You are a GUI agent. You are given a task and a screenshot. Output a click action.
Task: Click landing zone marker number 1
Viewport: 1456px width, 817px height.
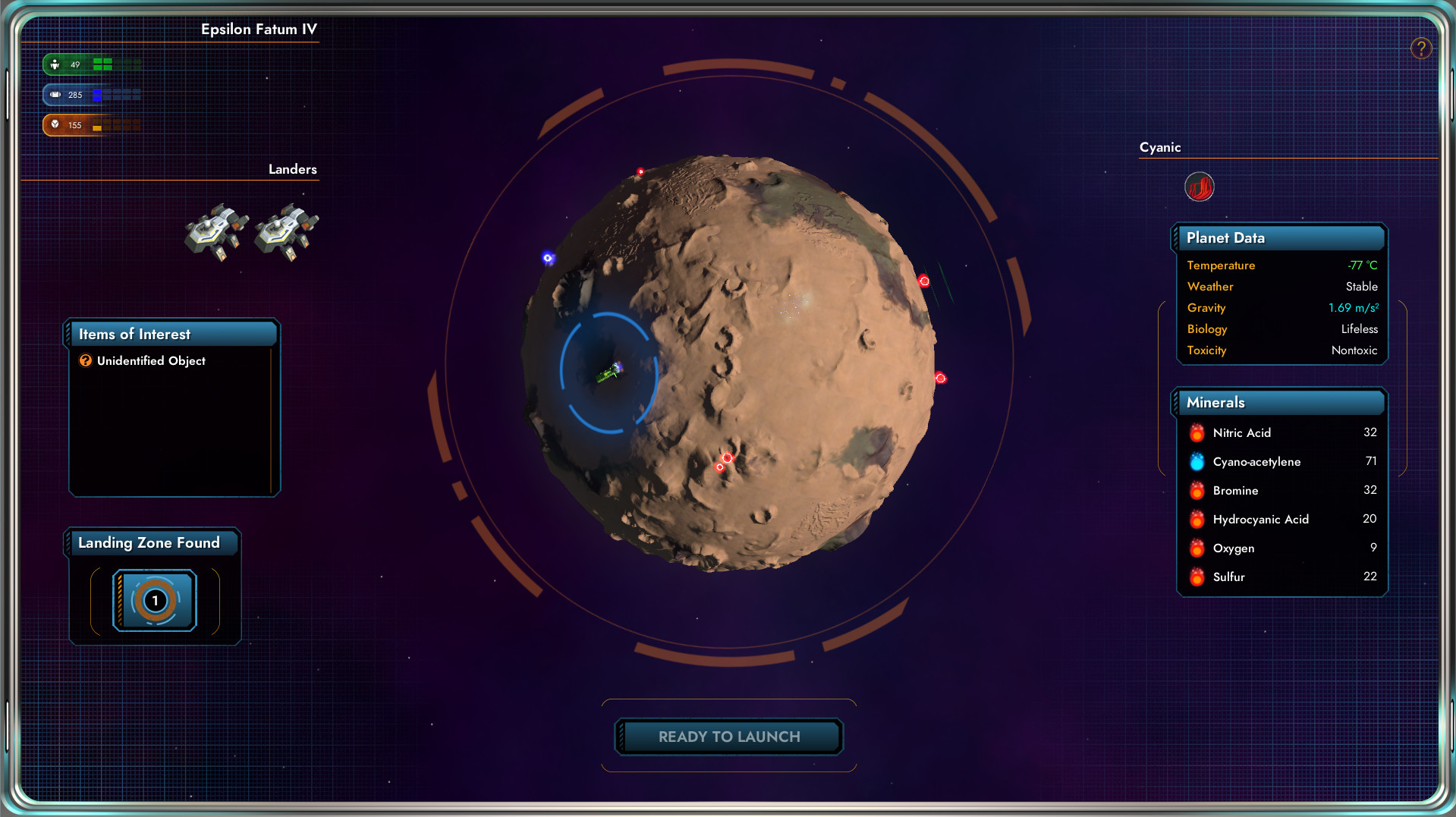(155, 600)
